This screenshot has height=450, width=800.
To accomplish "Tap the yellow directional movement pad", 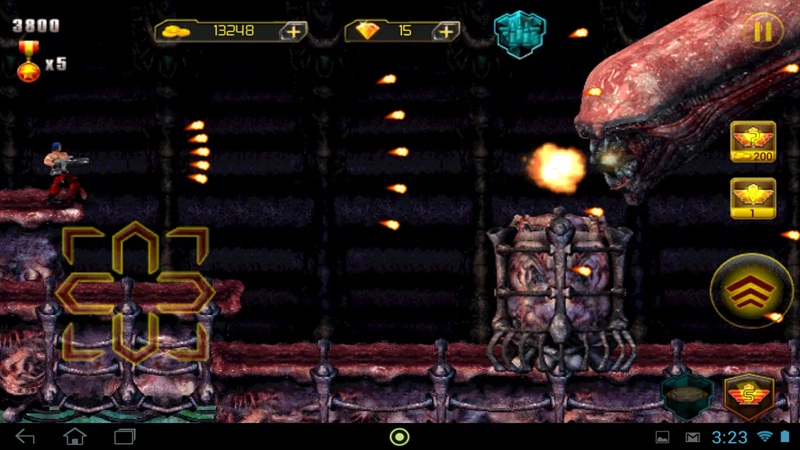I will pyautogui.click(x=136, y=293).
